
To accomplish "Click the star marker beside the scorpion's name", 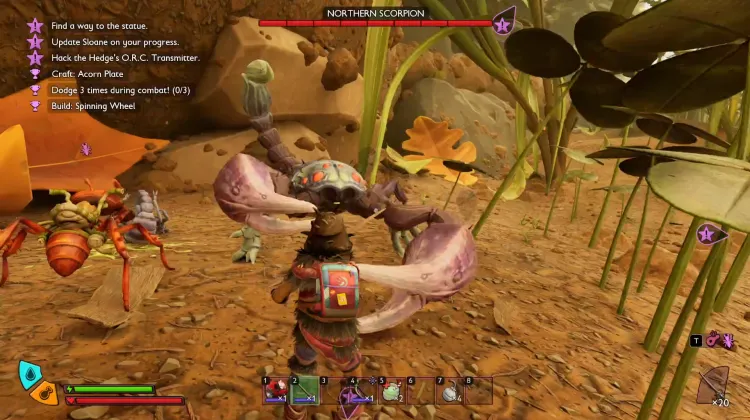I will (x=503, y=22).
